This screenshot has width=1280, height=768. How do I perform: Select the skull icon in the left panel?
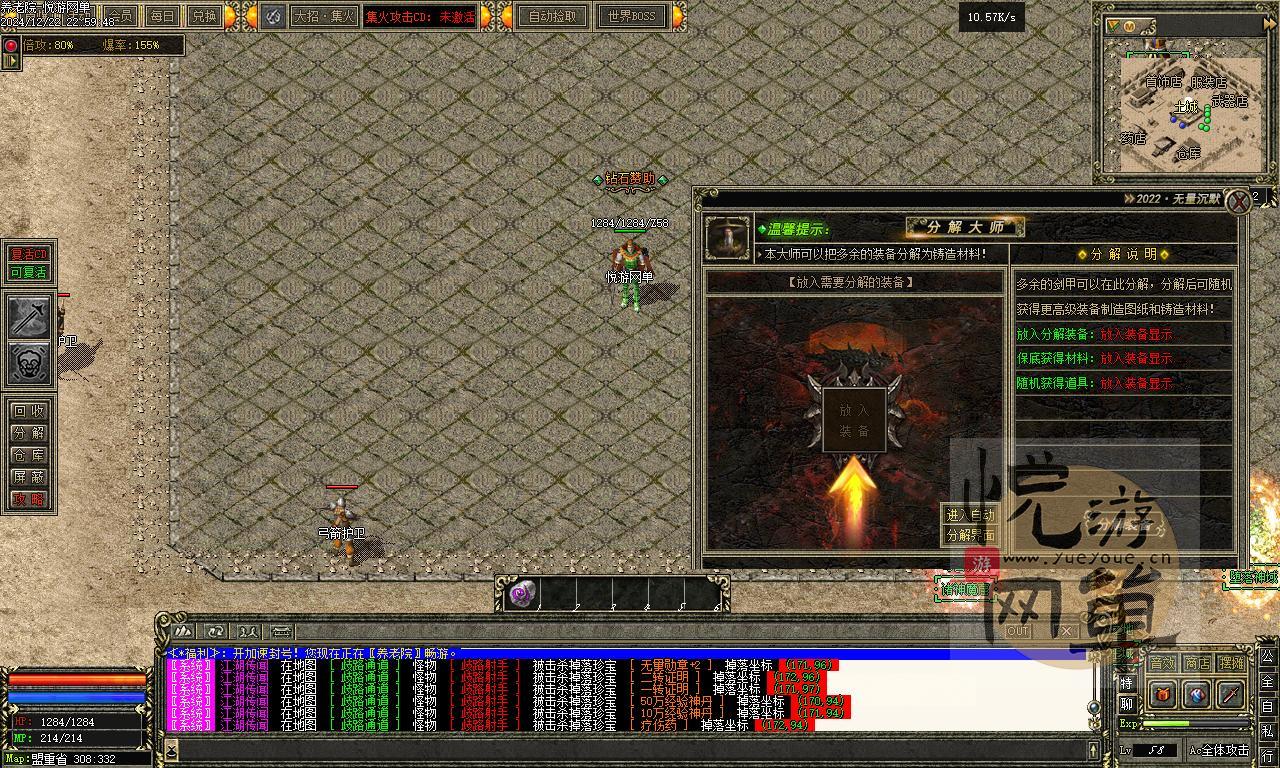(x=30, y=363)
